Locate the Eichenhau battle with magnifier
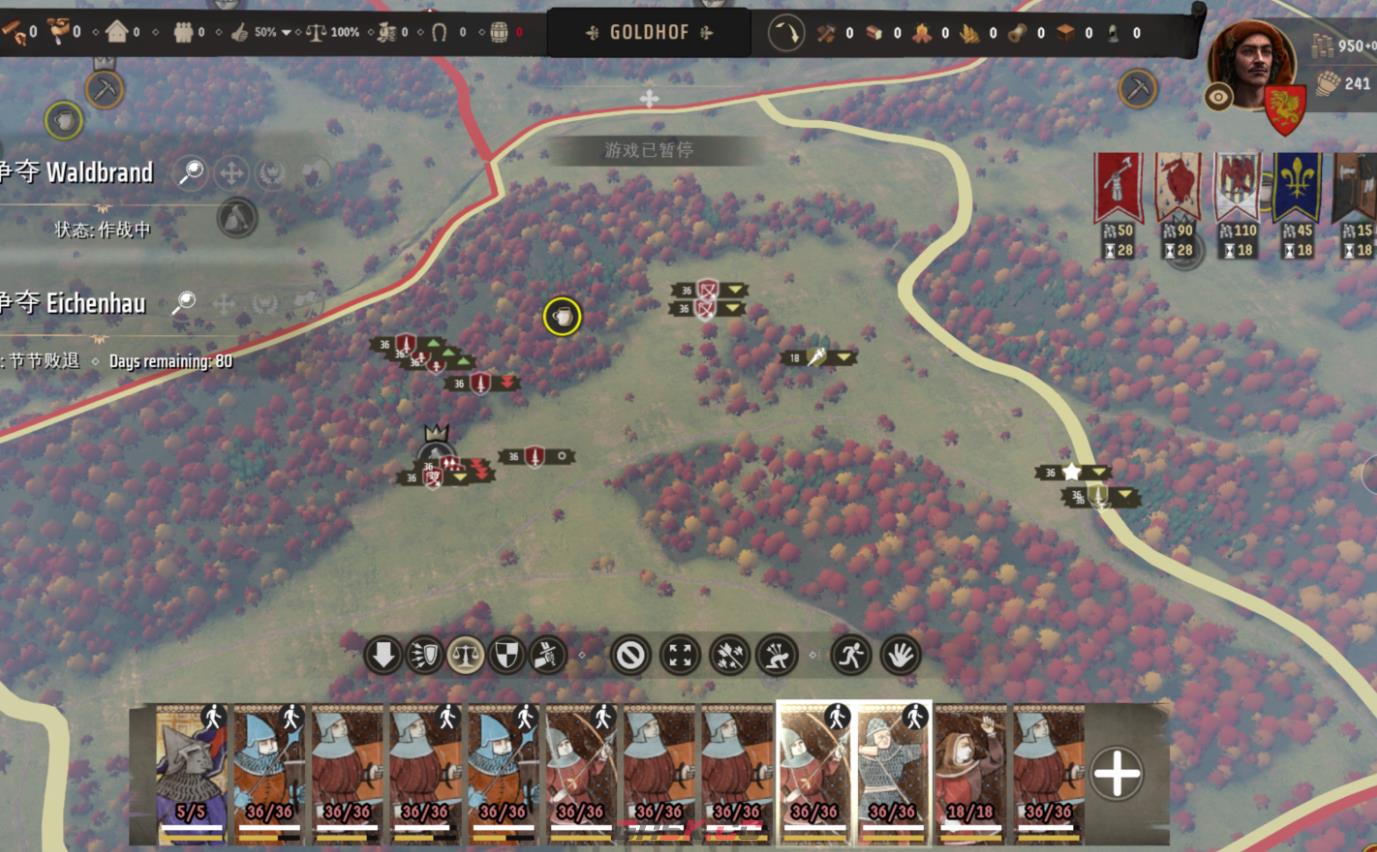This screenshot has height=852, width=1377. [184, 303]
